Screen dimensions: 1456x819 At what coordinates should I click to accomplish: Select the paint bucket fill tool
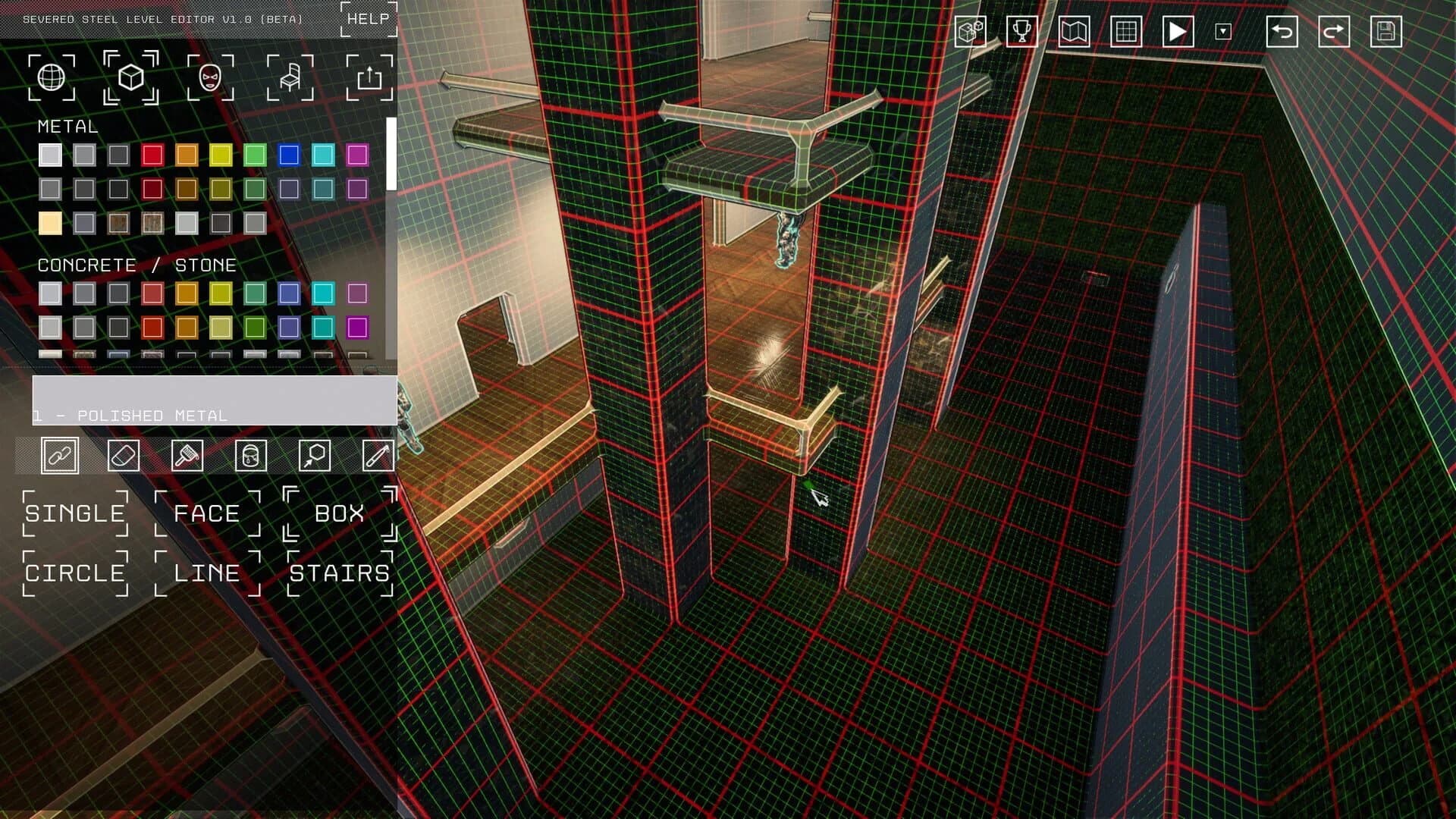pyautogui.click(x=250, y=455)
